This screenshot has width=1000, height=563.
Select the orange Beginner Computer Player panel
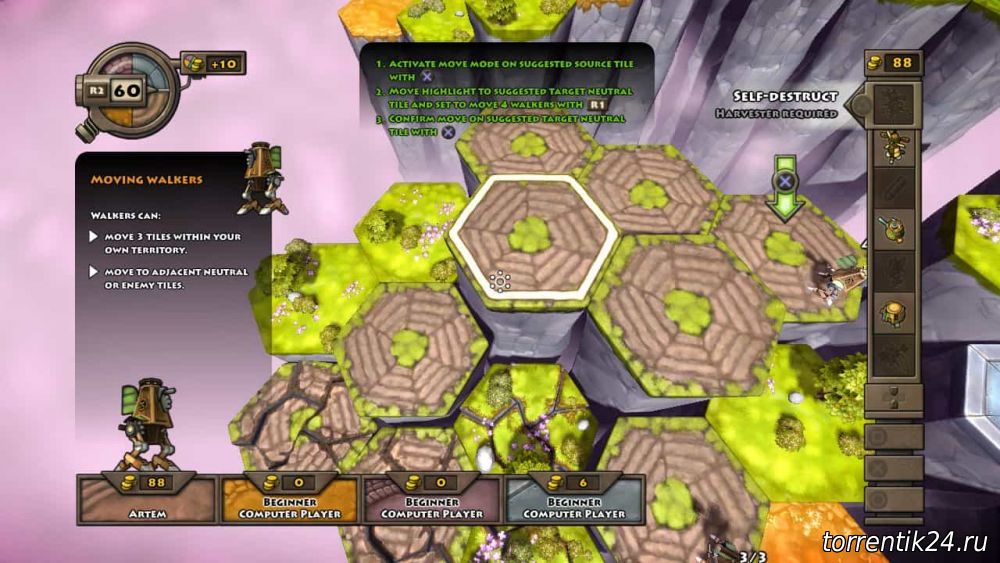[x=290, y=498]
